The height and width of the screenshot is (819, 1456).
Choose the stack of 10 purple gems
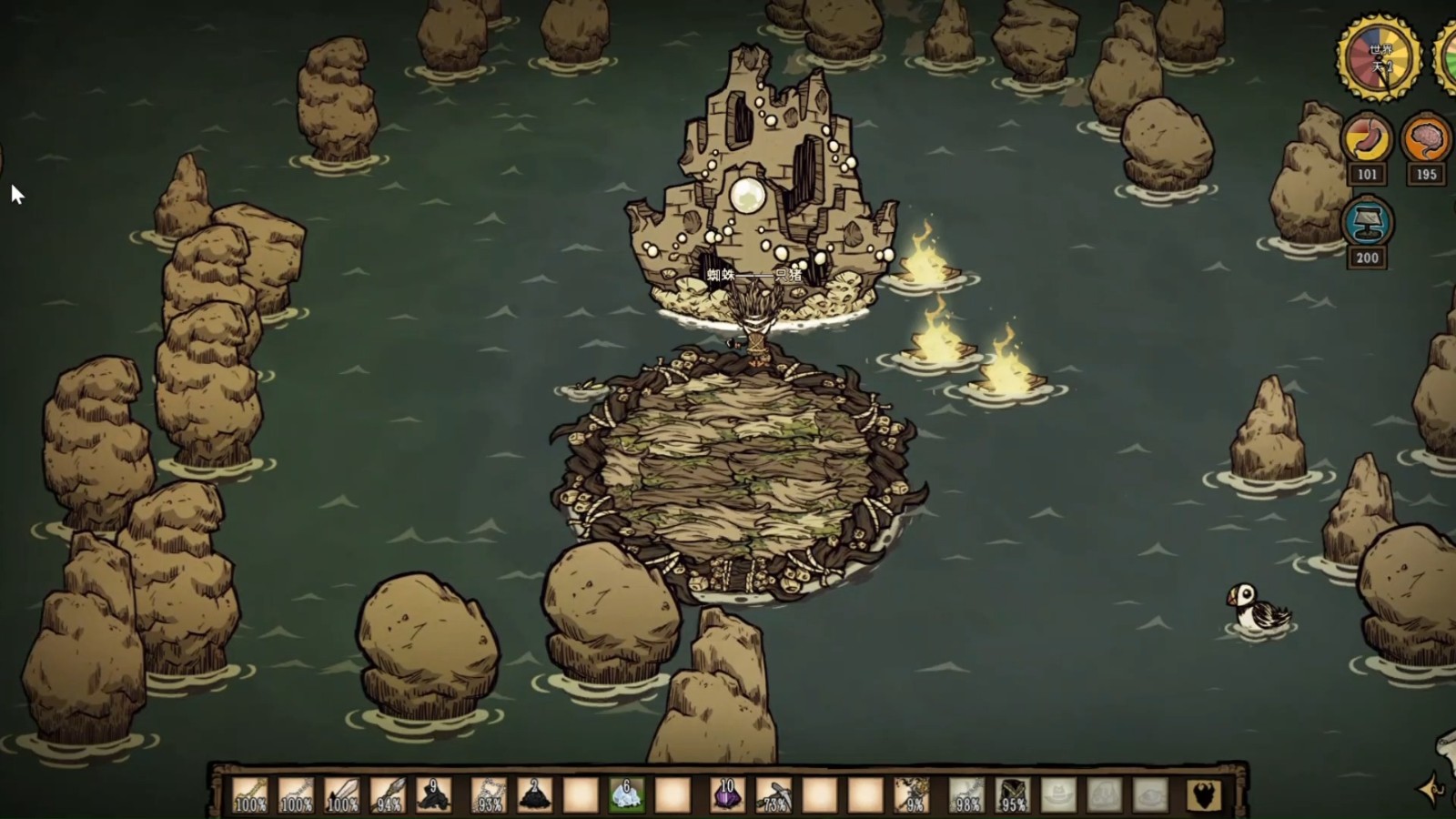[x=727, y=794]
